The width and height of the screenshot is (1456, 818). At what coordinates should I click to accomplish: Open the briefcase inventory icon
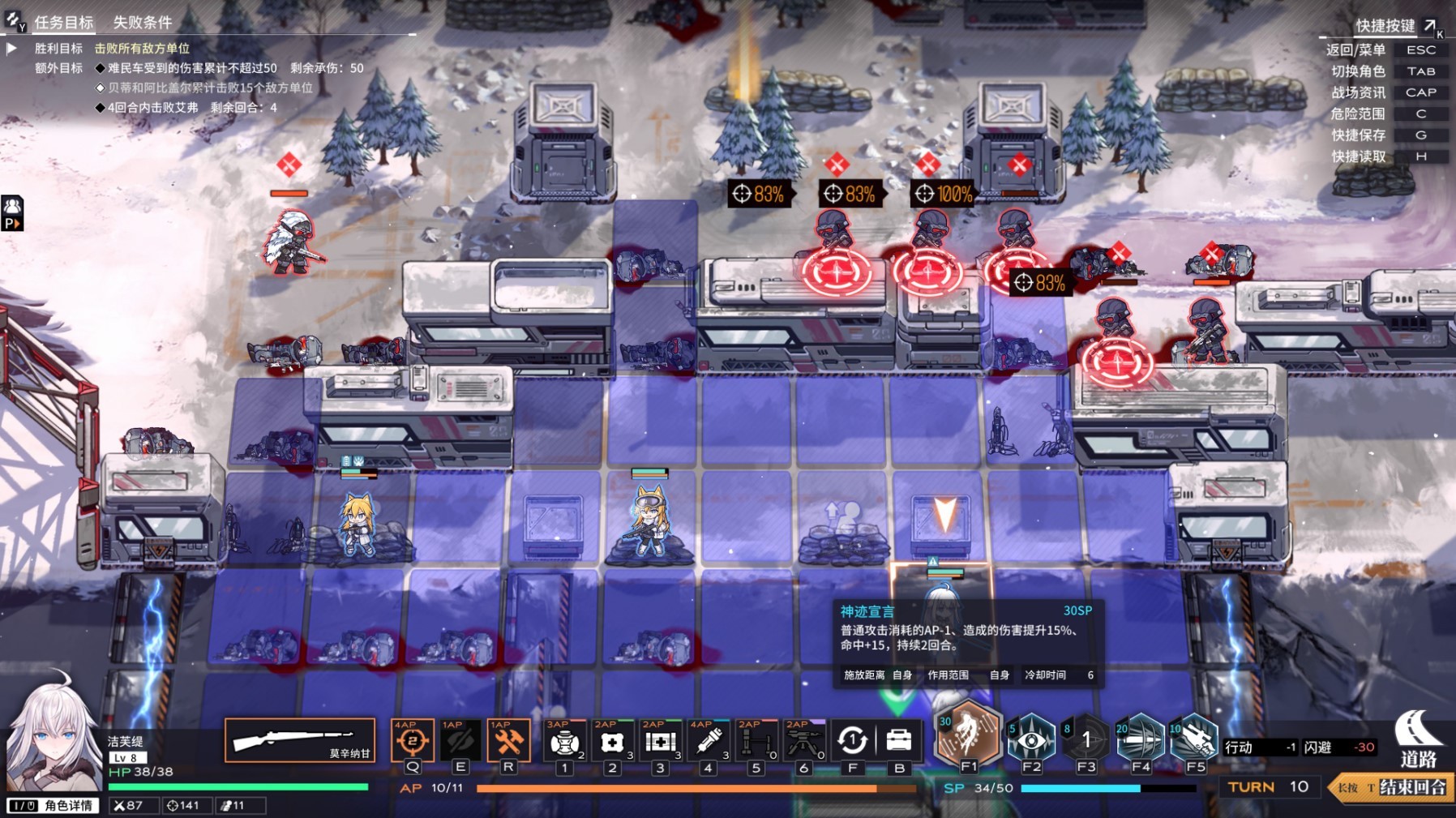pyautogui.click(x=899, y=740)
